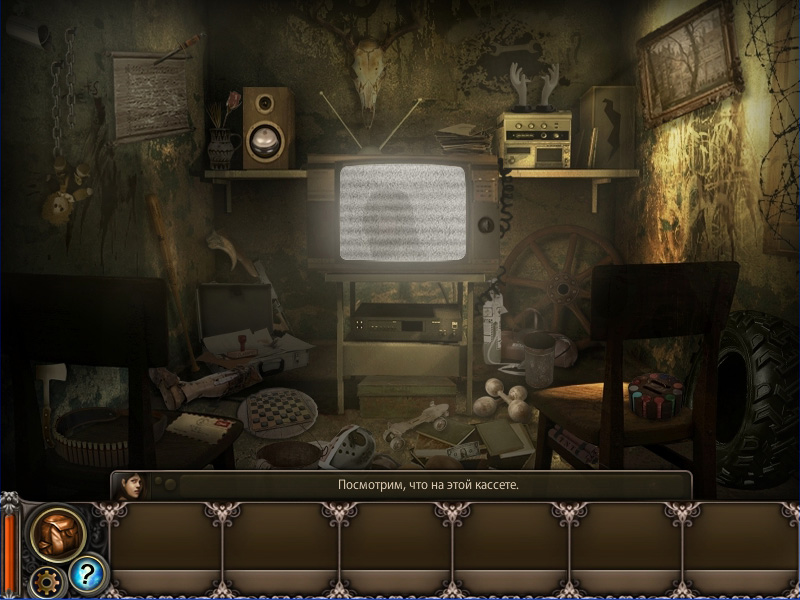Use the blue question mark hint button
The image size is (800, 600).
tap(88, 573)
